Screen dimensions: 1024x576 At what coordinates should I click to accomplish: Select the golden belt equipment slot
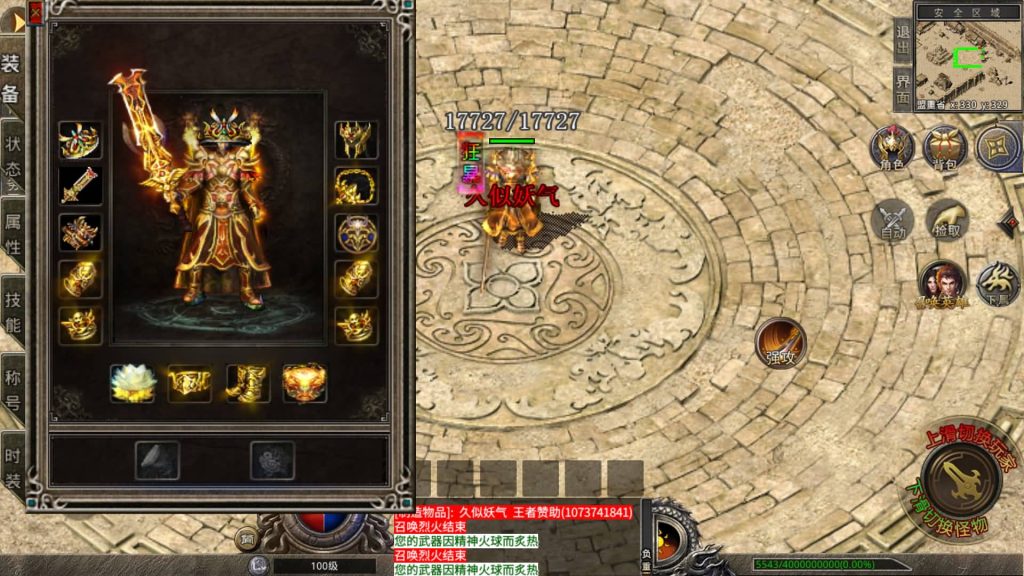pyautogui.click(x=190, y=383)
